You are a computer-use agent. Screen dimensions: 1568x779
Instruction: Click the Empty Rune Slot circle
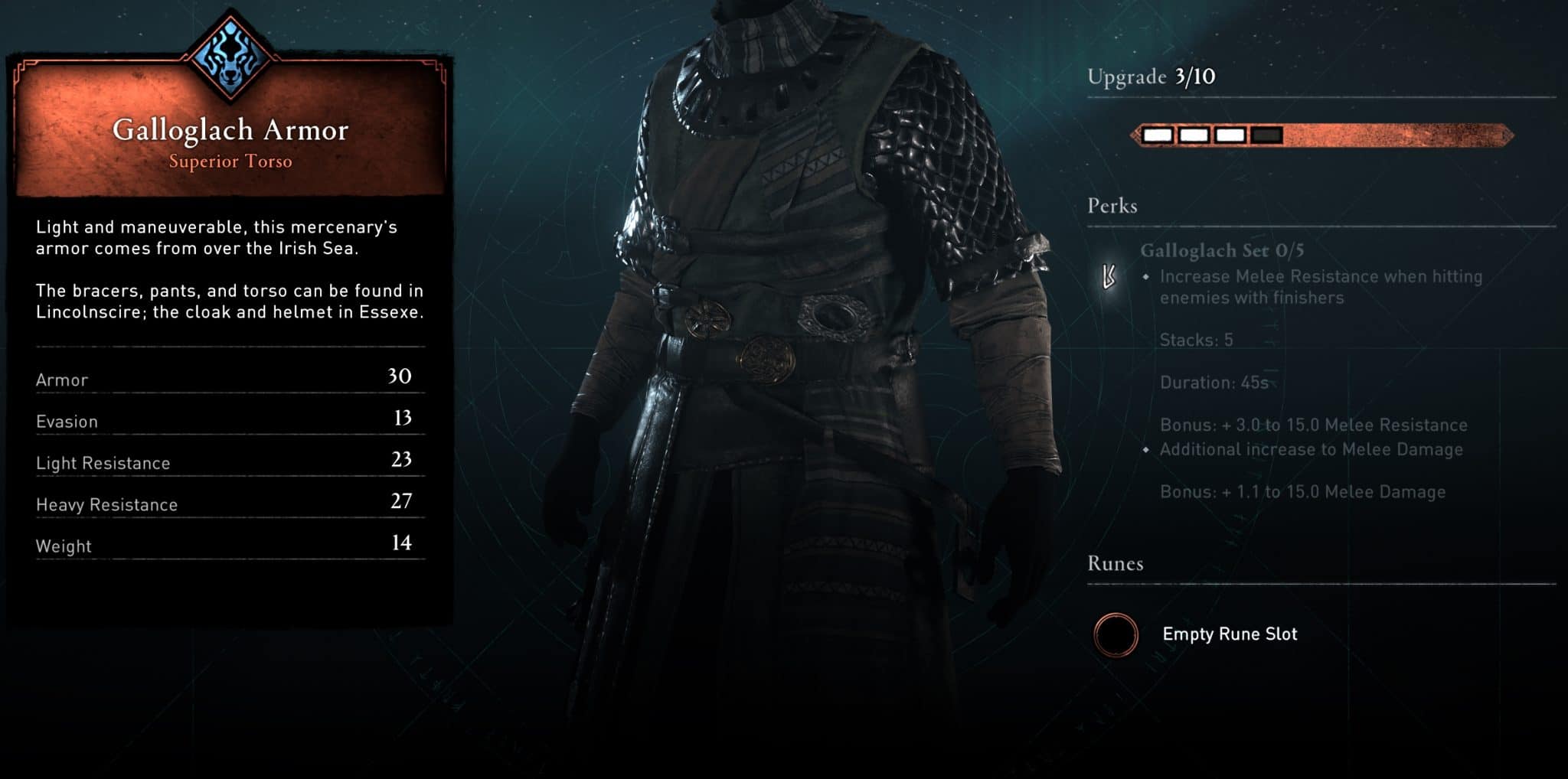[1117, 634]
